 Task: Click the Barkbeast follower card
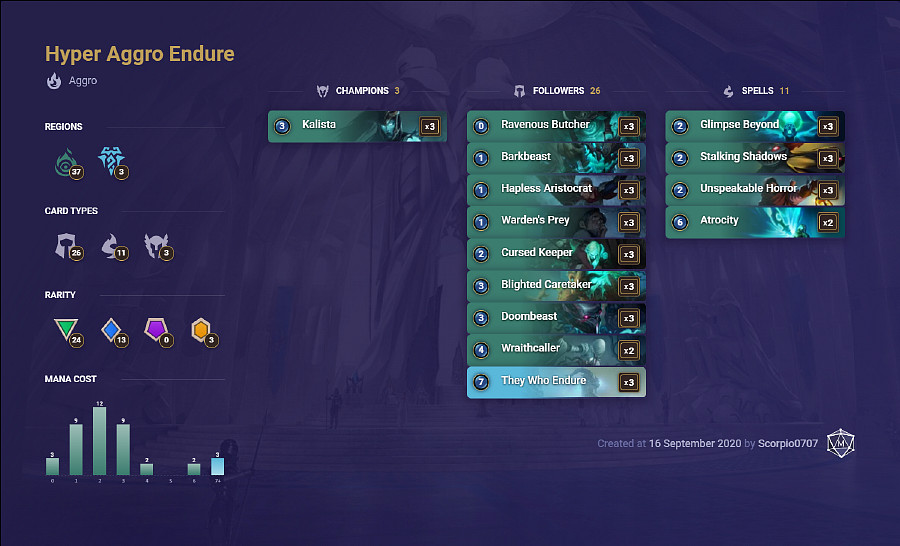tap(555, 158)
